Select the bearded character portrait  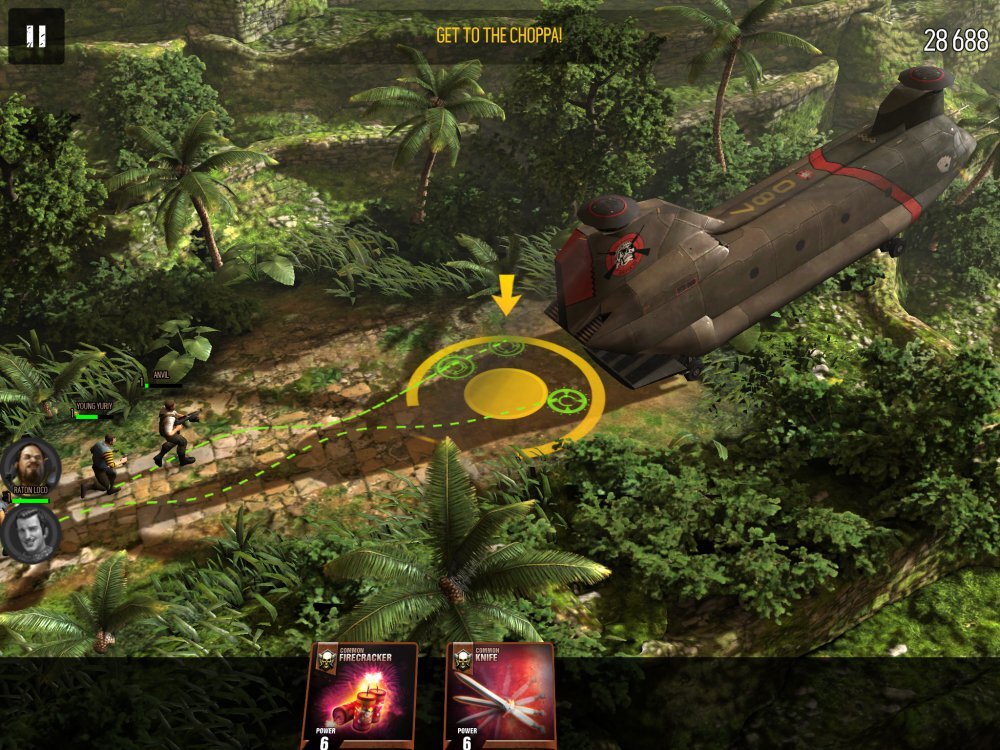click(x=29, y=464)
